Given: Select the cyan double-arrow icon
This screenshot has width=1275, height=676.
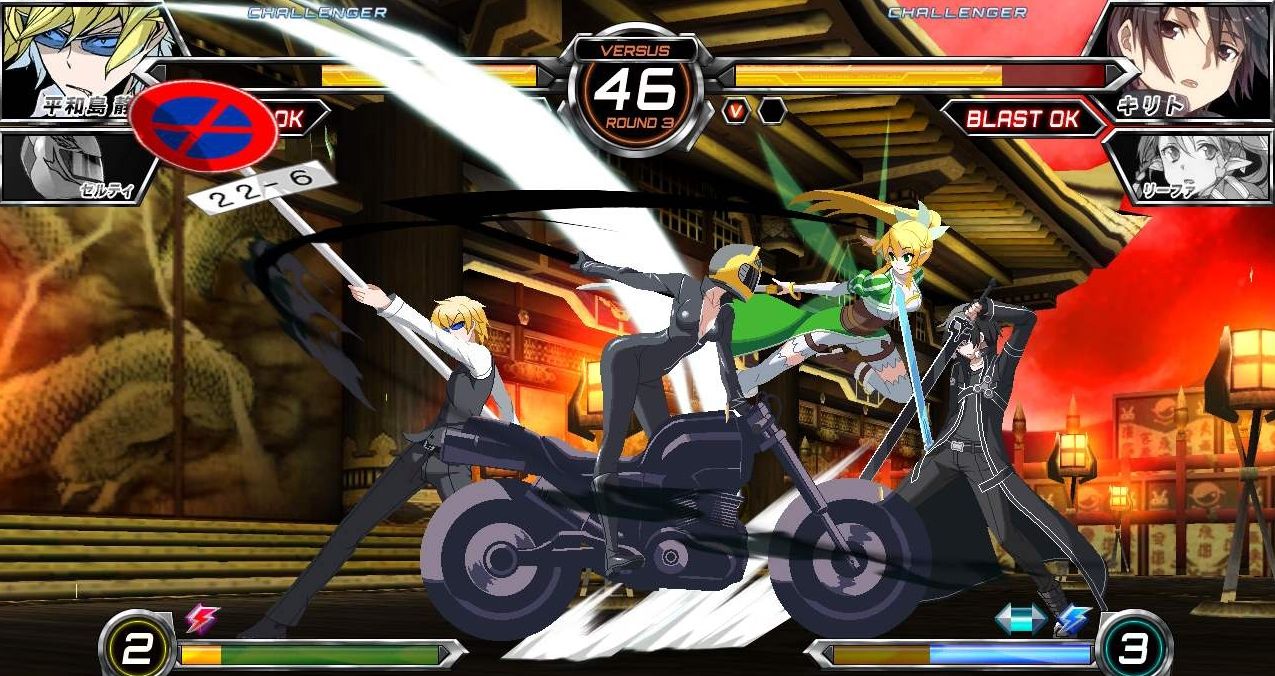Looking at the screenshot, I should [x=1020, y=620].
